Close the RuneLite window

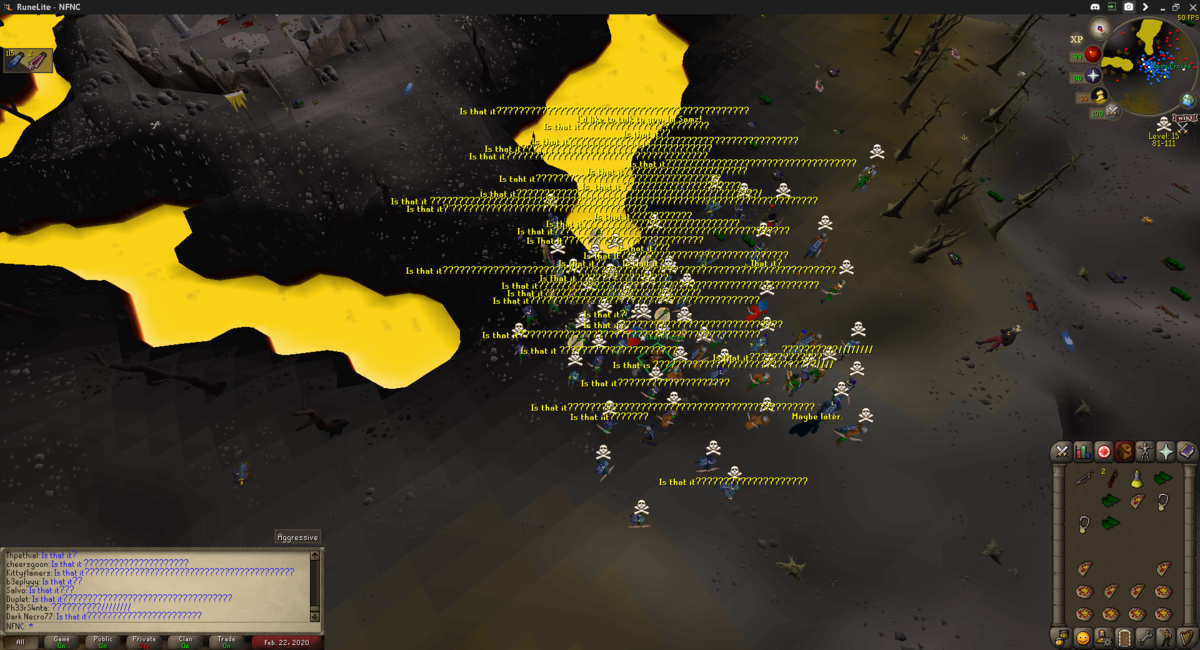pos(1189,7)
